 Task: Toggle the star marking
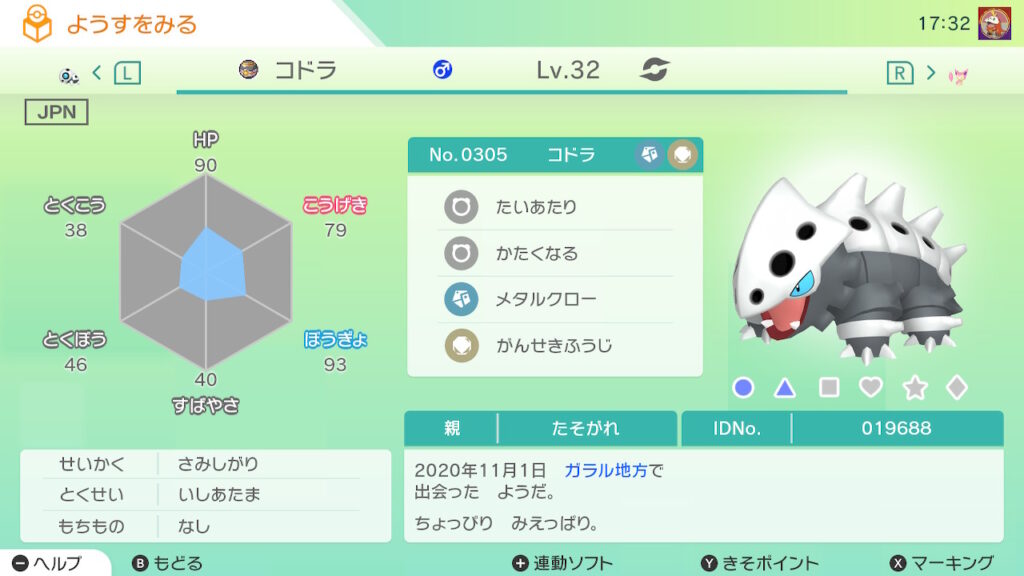pos(914,388)
